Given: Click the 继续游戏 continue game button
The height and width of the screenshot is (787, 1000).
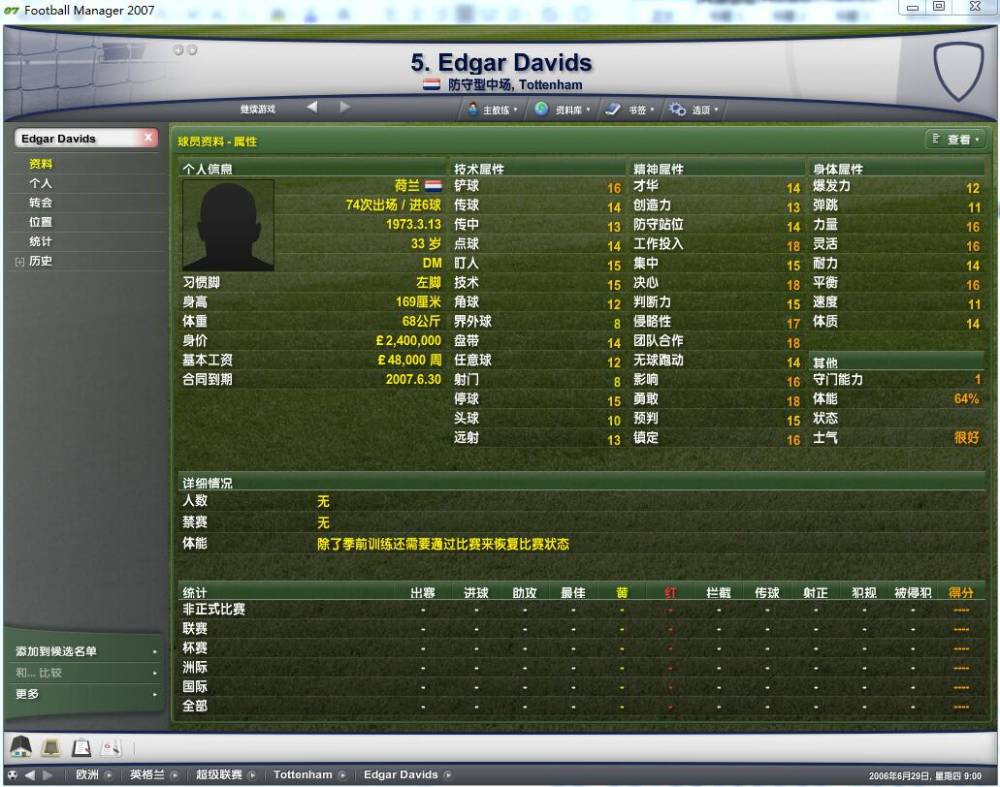Looking at the screenshot, I should (257, 109).
